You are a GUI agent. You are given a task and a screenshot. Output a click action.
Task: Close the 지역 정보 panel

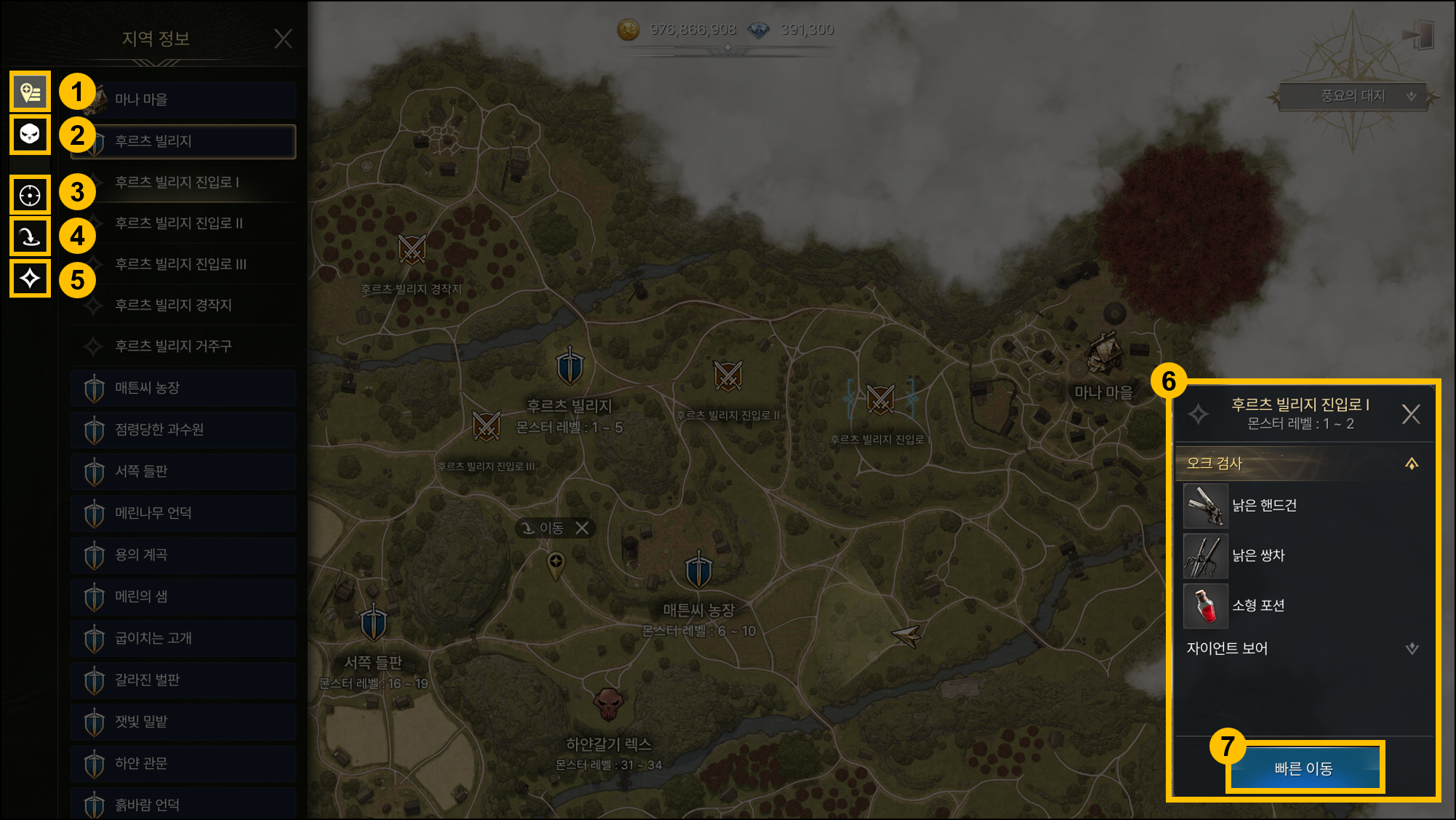coord(283,39)
